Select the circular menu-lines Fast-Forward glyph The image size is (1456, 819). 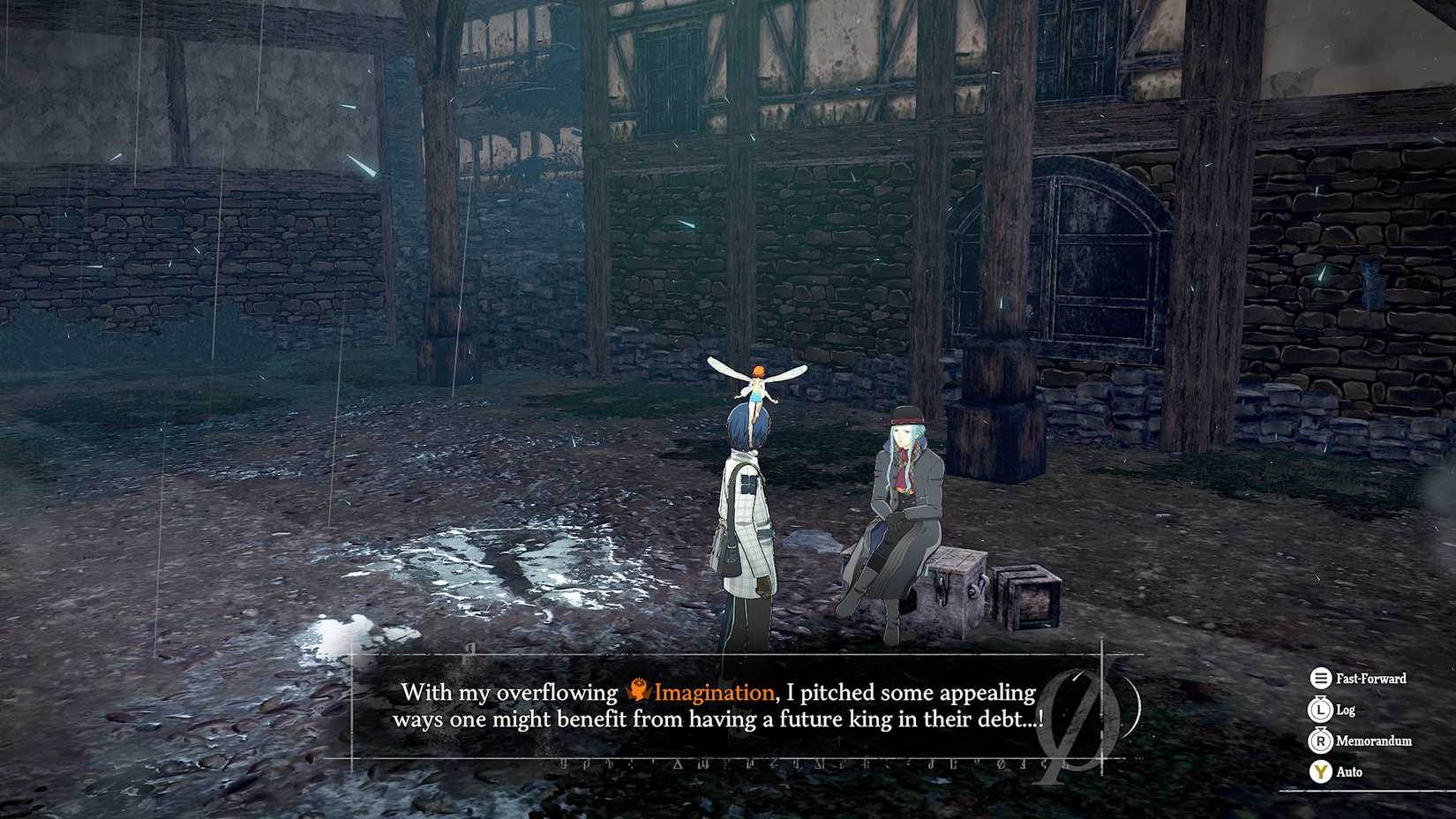(x=1322, y=679)
